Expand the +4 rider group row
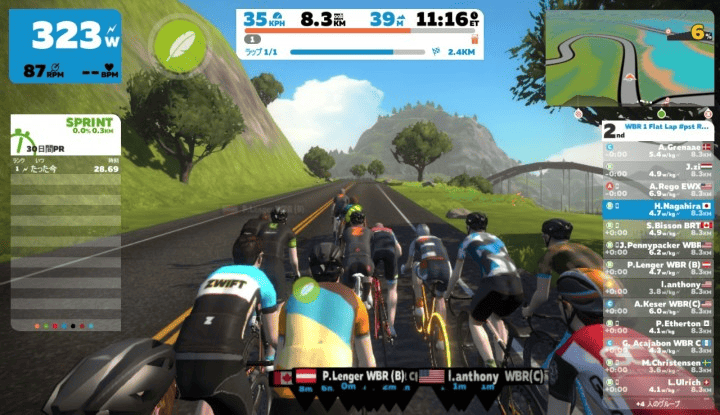Screen dimensions: 720x415 [660, 402]
